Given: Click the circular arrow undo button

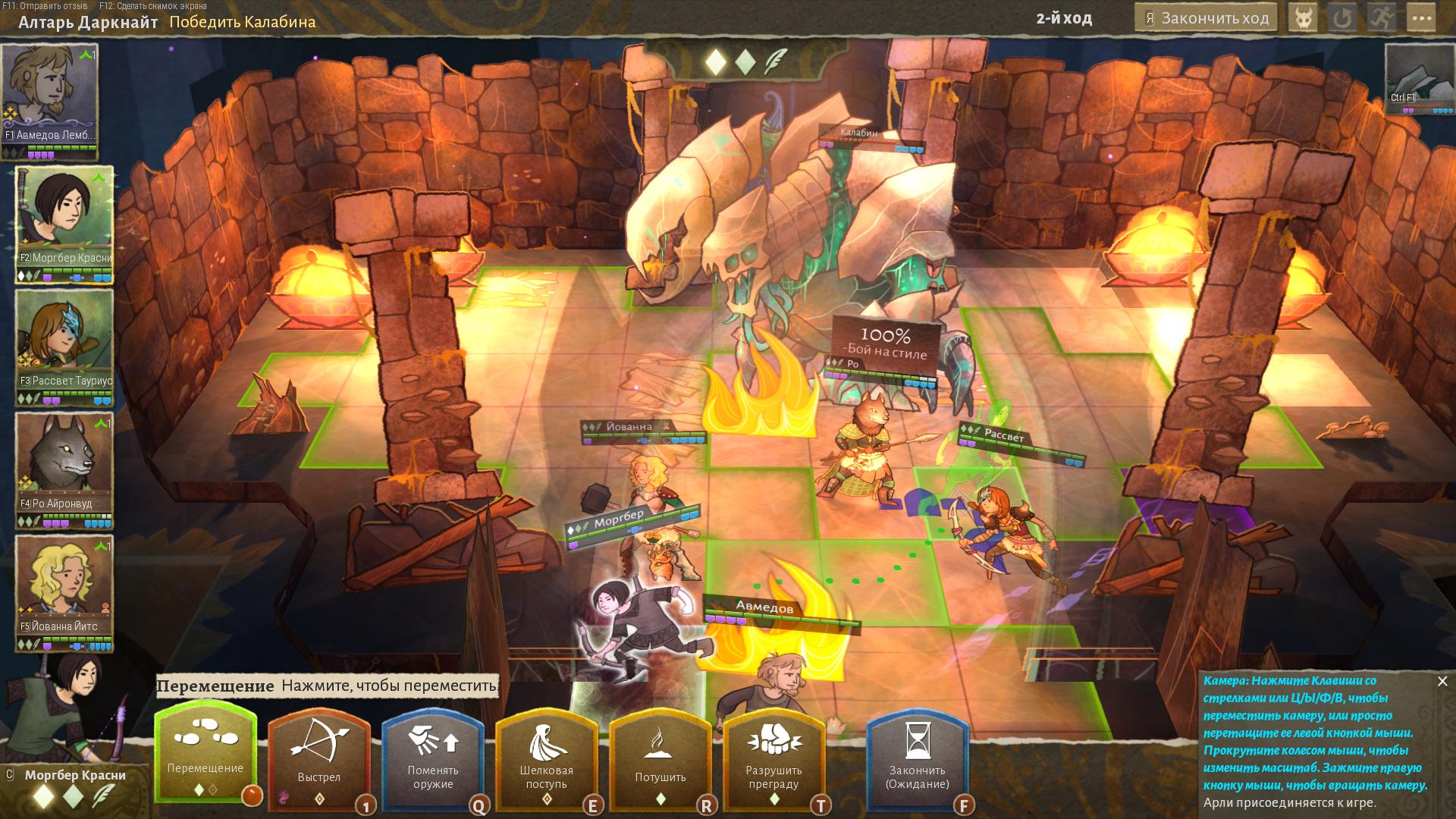Looking at the screenshot, I should pyautogui.click(x=1343, y=18).
